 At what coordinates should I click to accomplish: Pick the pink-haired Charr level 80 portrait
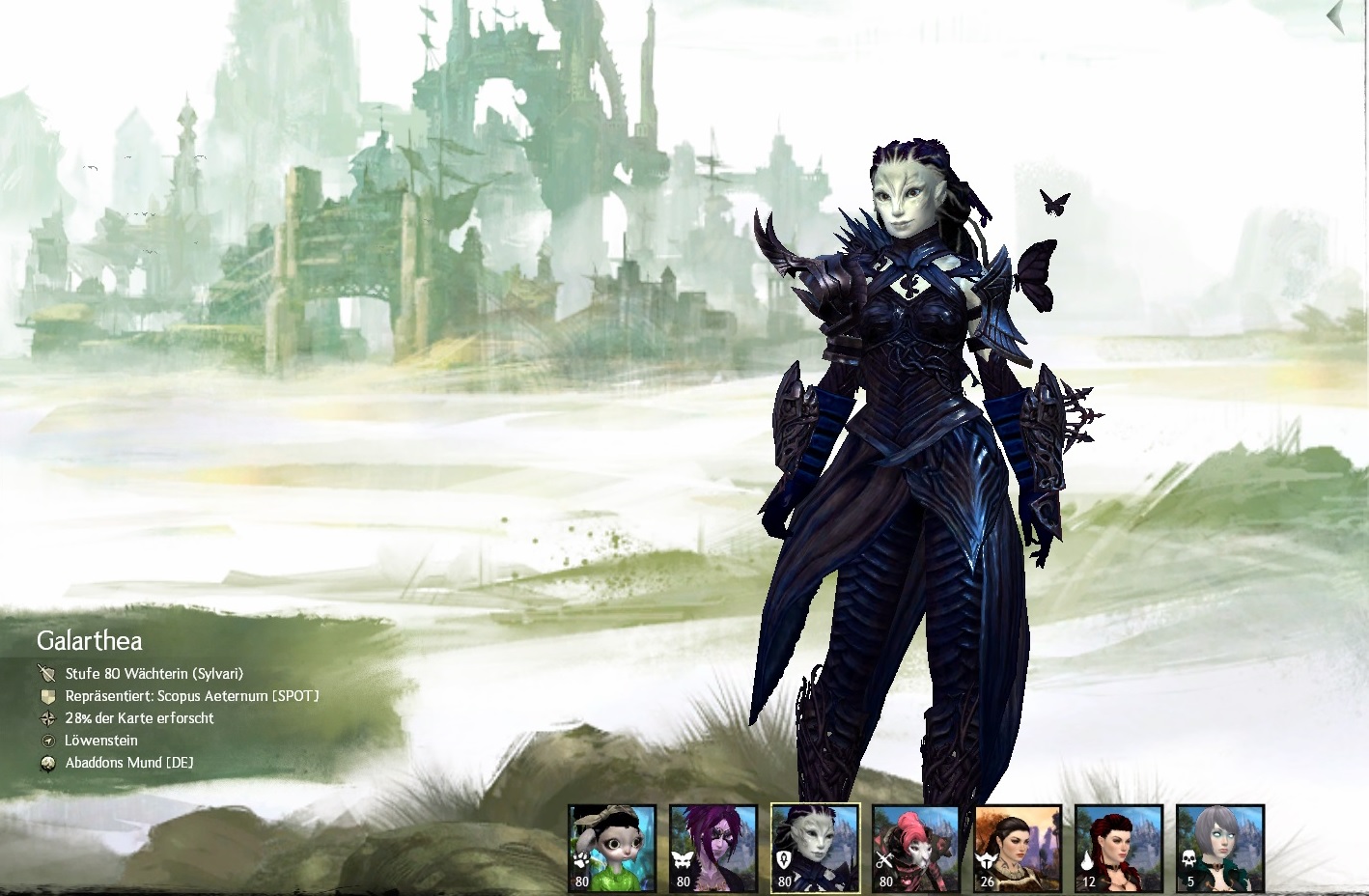915,847
